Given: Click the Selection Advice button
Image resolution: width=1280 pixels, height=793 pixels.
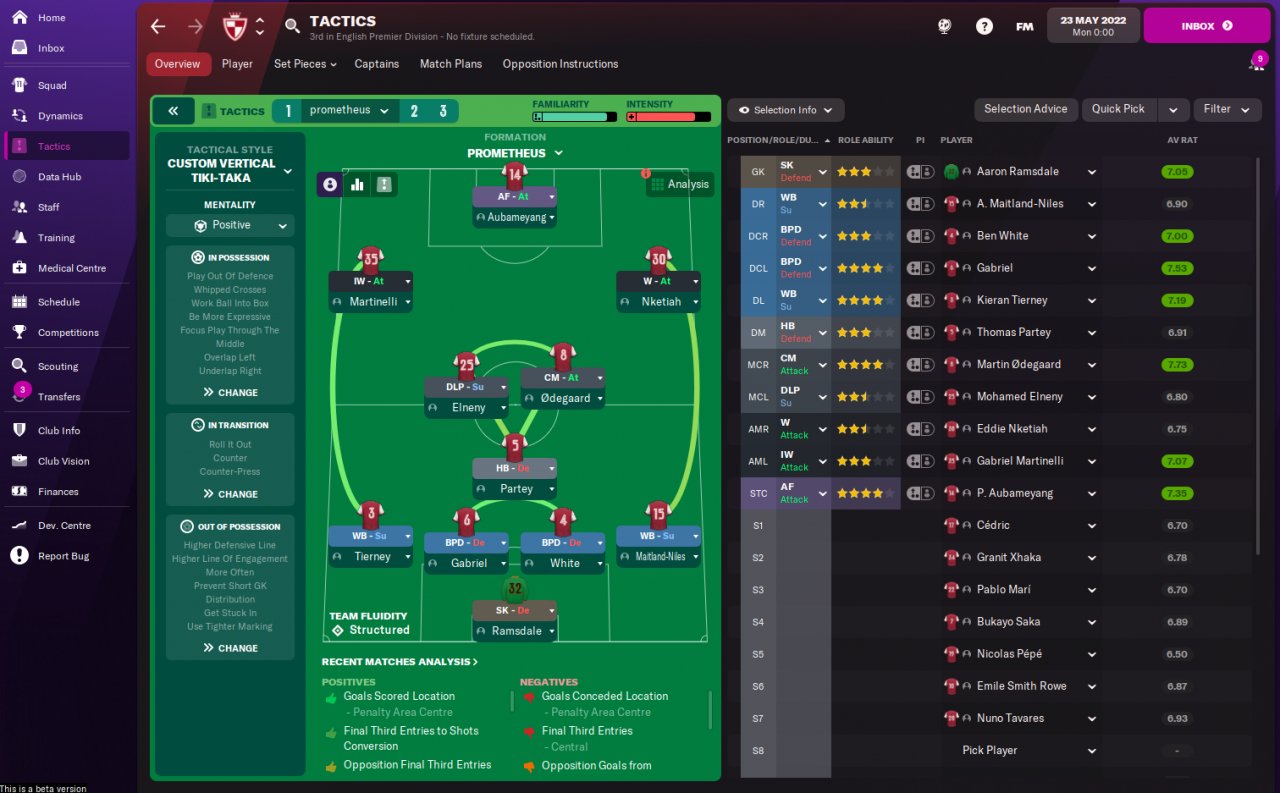Looking at the screenshot, I should 1025,109.
